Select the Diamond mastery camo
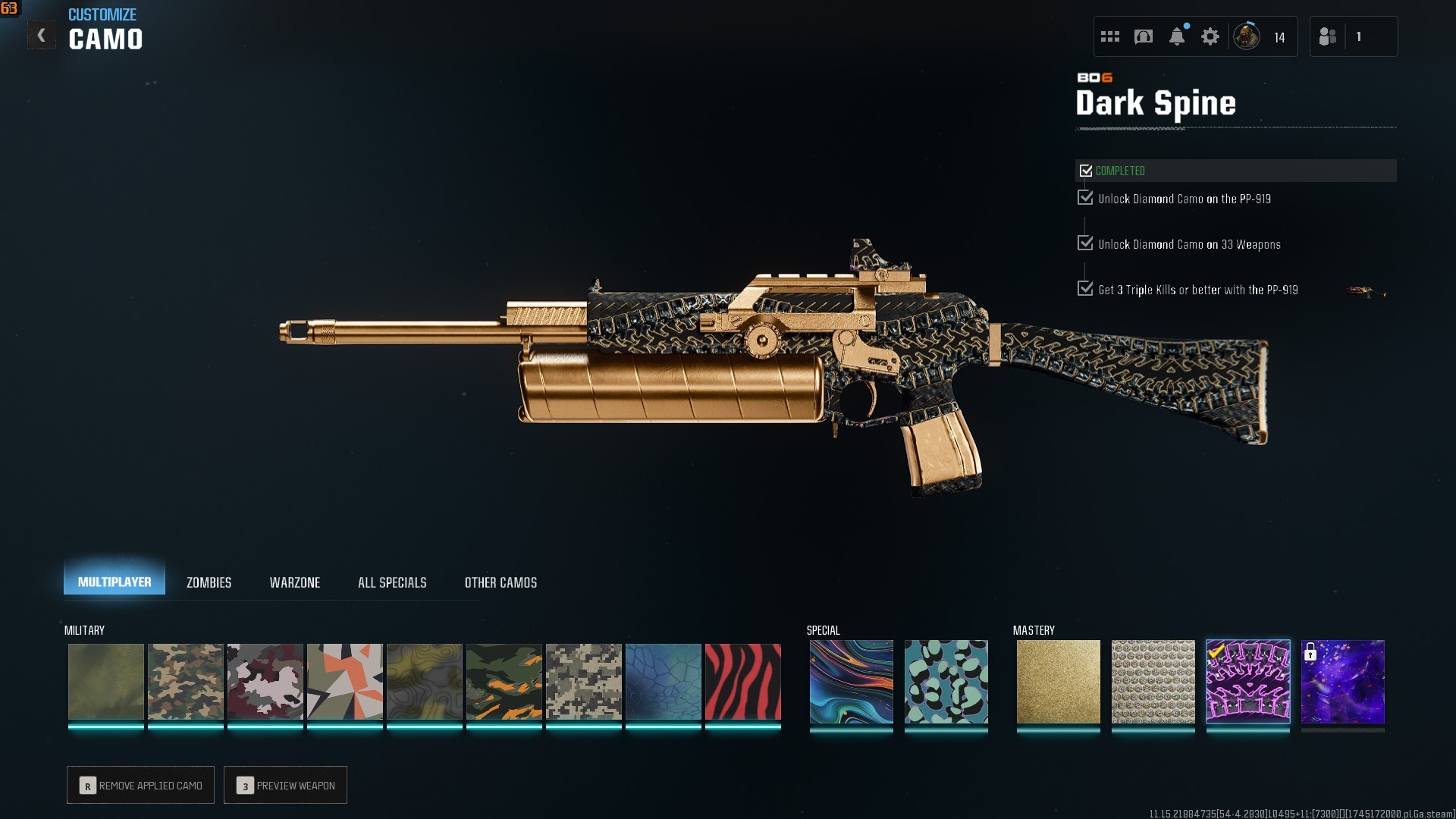 click(x=1153, y=682)
